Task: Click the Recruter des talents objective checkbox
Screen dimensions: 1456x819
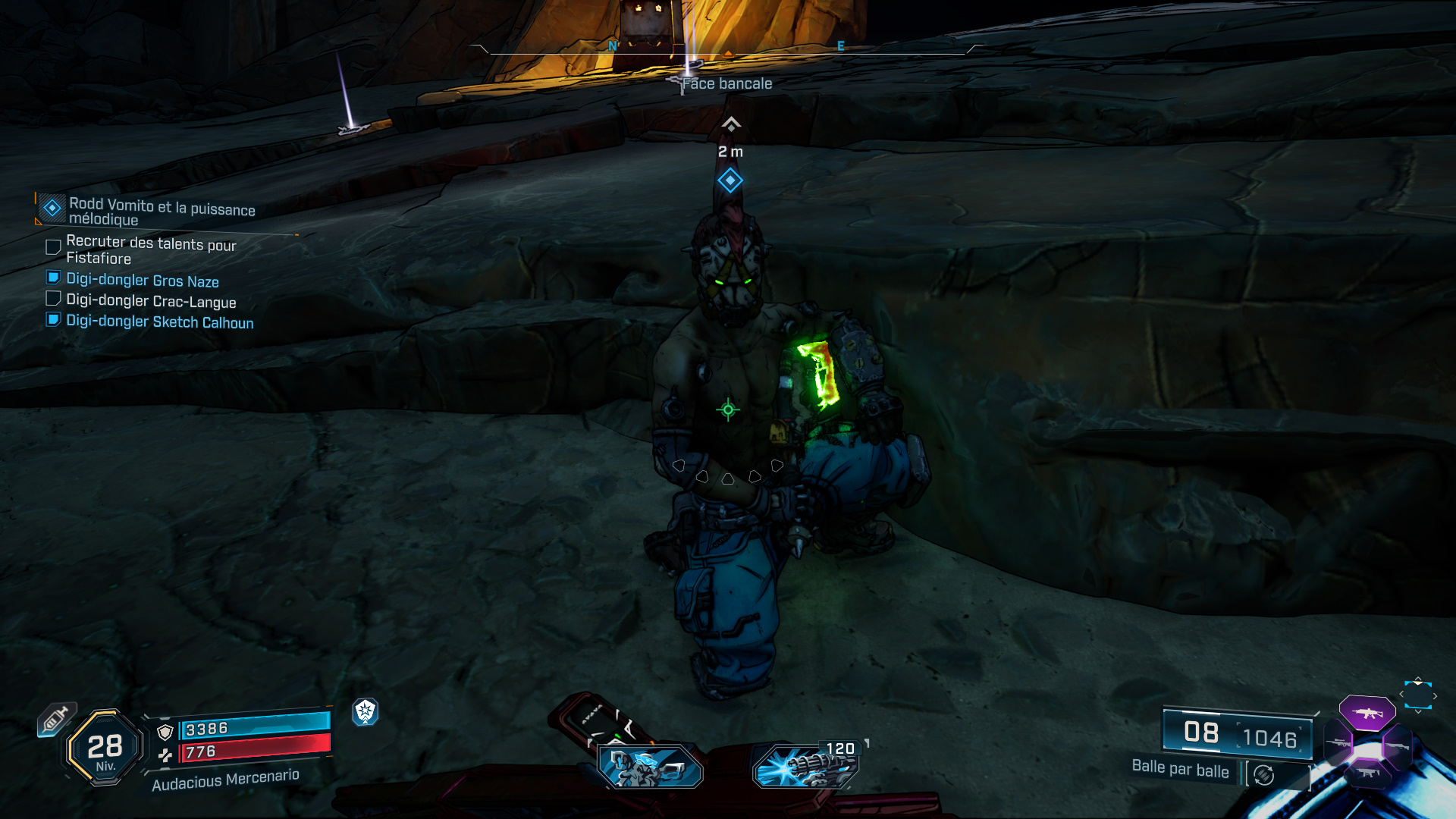Action: [53, 247]
